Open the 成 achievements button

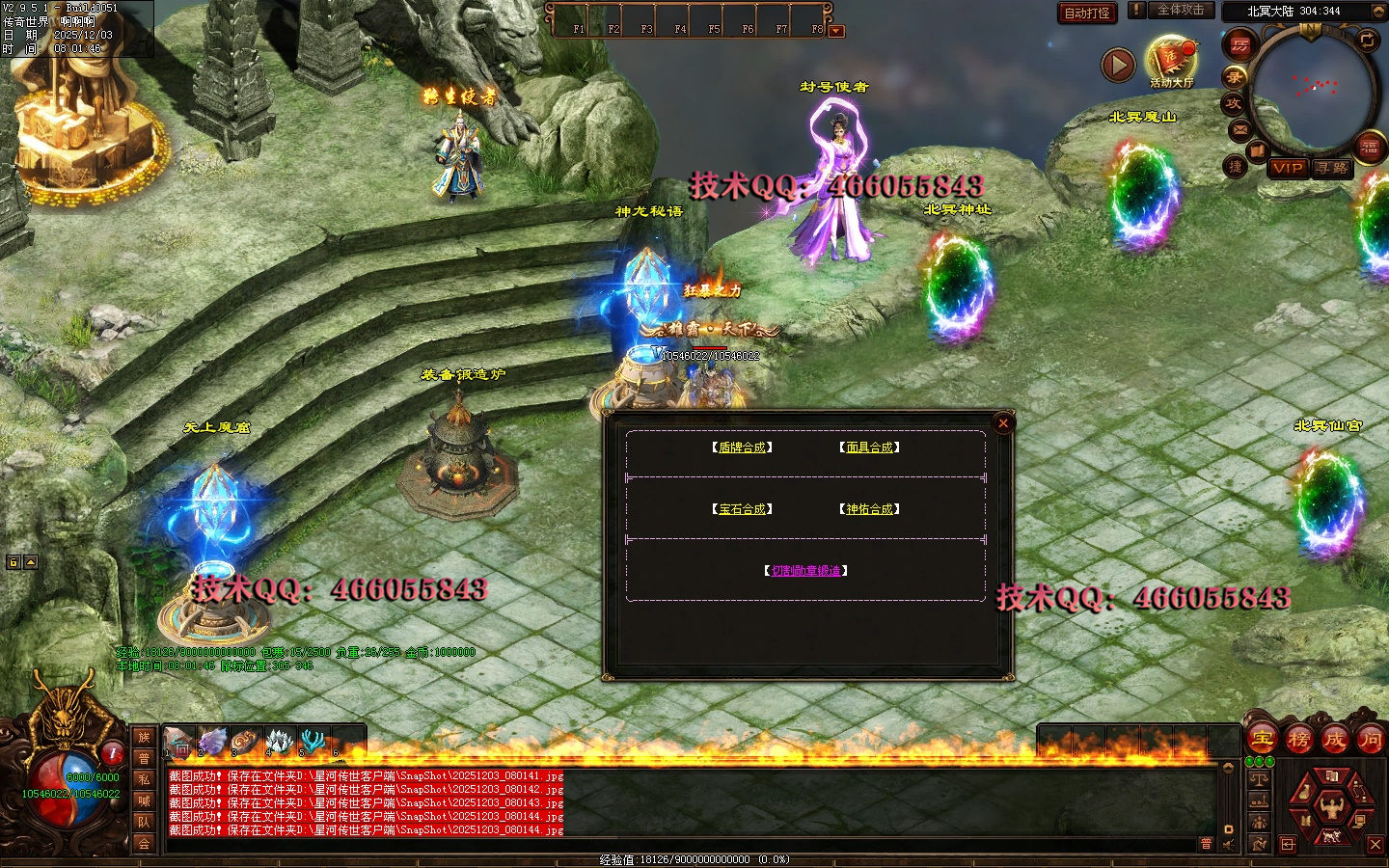click(x=1335, y=740)
